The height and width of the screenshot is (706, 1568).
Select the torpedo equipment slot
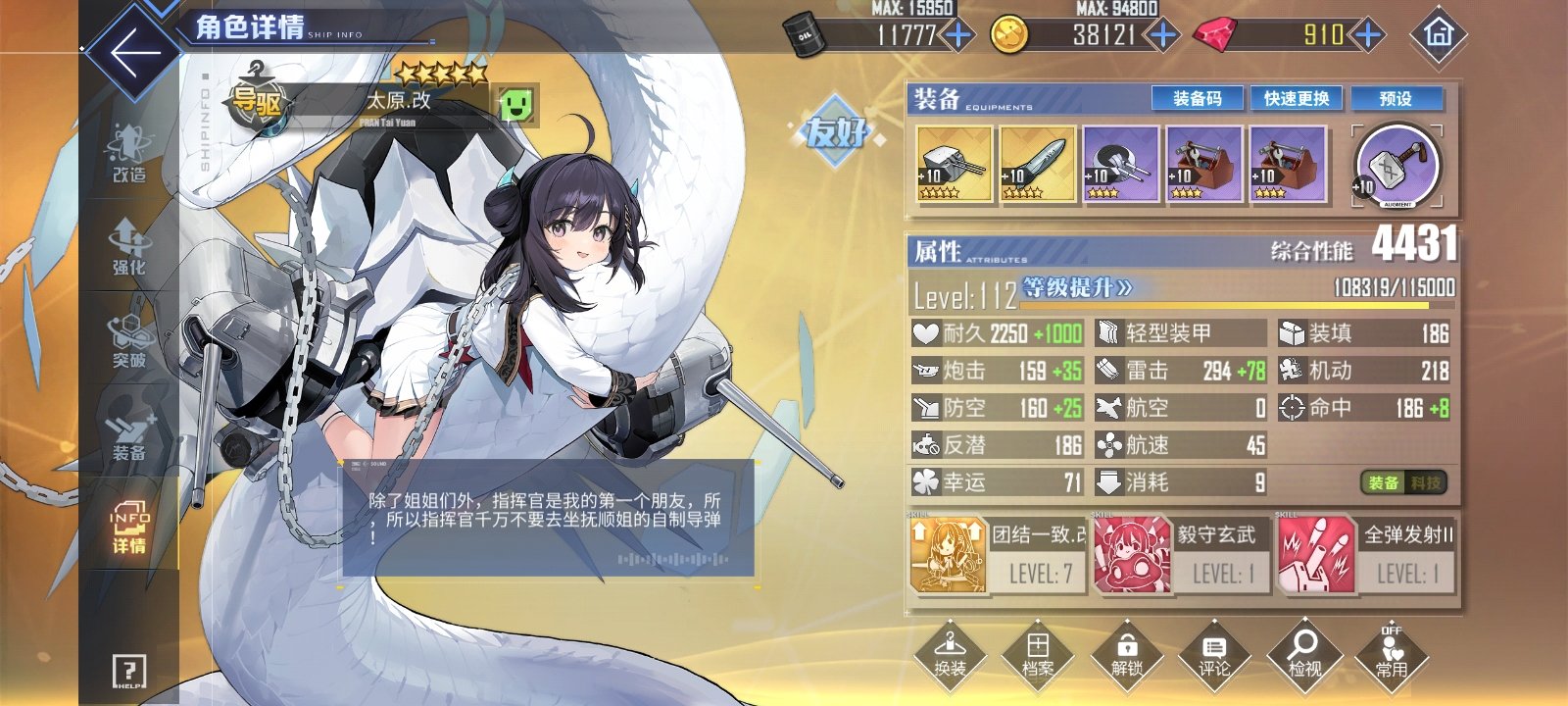(1037, 164)
